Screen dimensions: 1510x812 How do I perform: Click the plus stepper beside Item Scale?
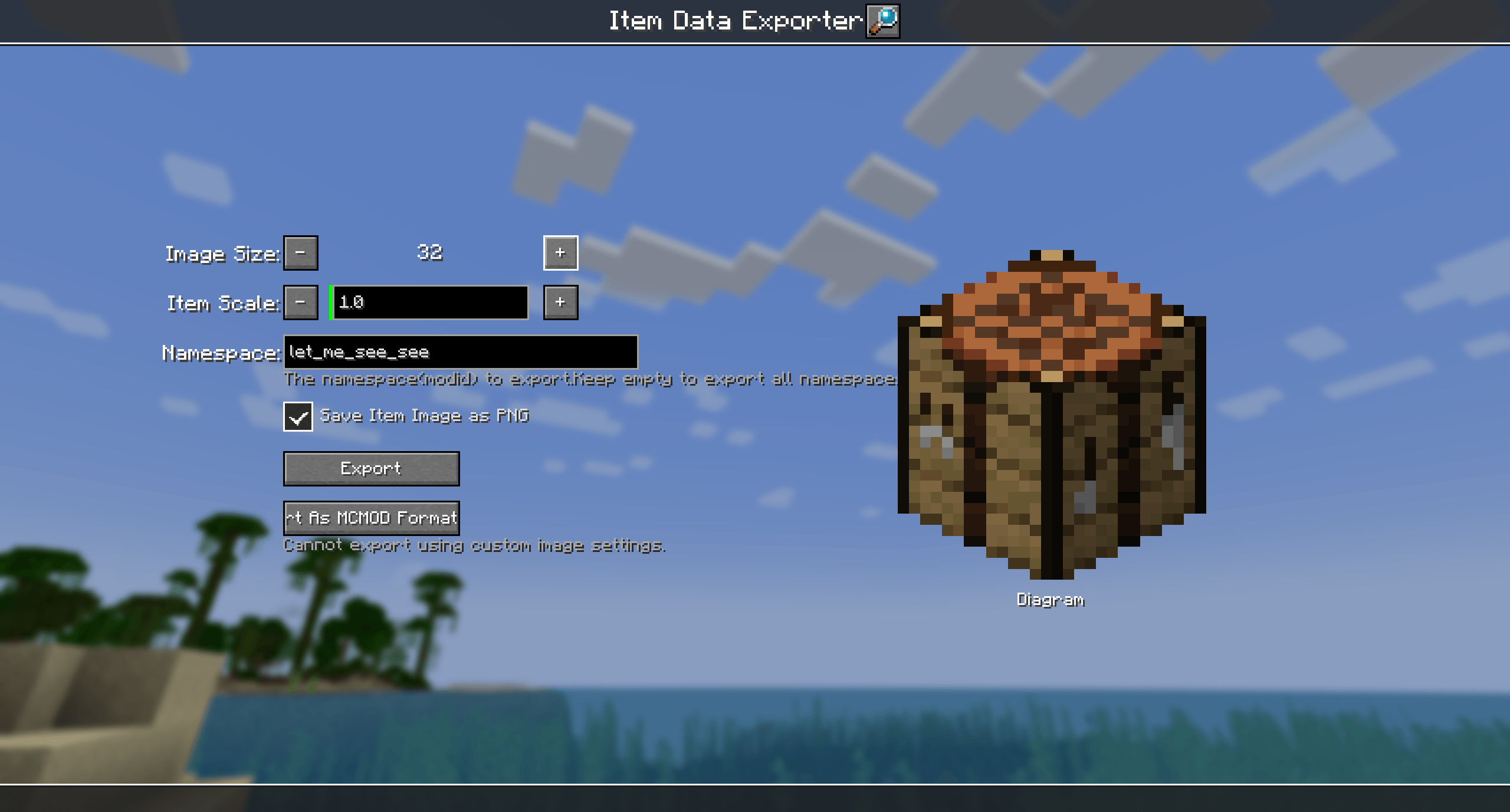point(559,303)
